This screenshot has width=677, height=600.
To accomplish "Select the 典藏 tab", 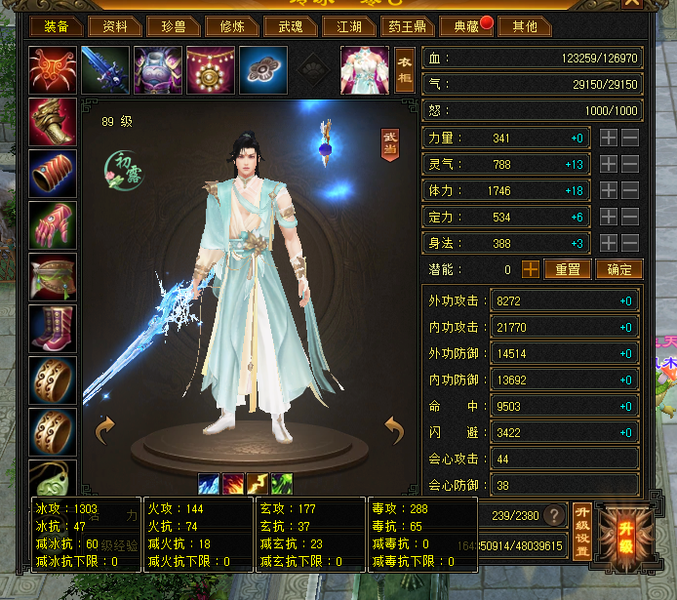I will point(466,26).
